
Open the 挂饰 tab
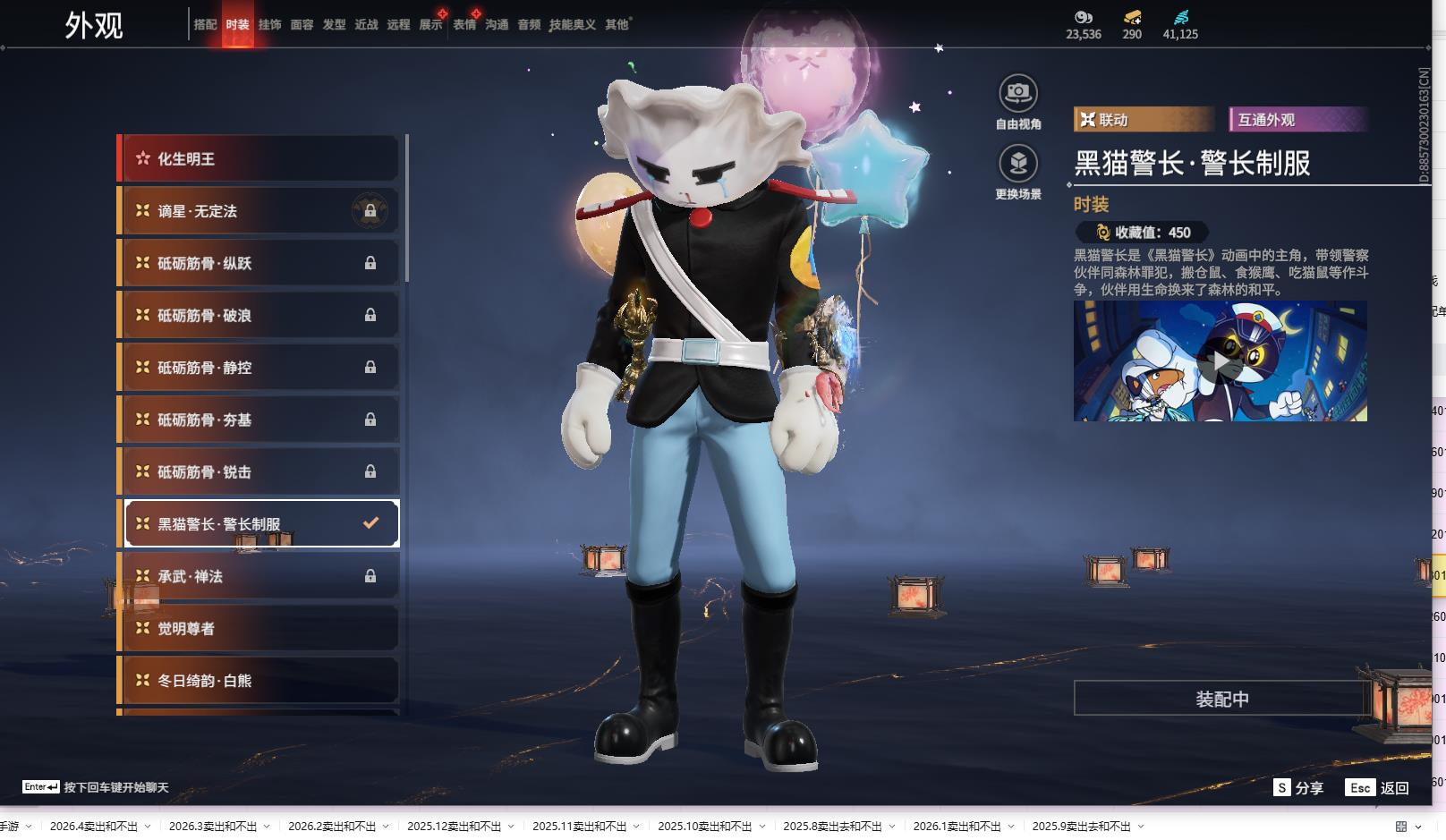(269, 25)
